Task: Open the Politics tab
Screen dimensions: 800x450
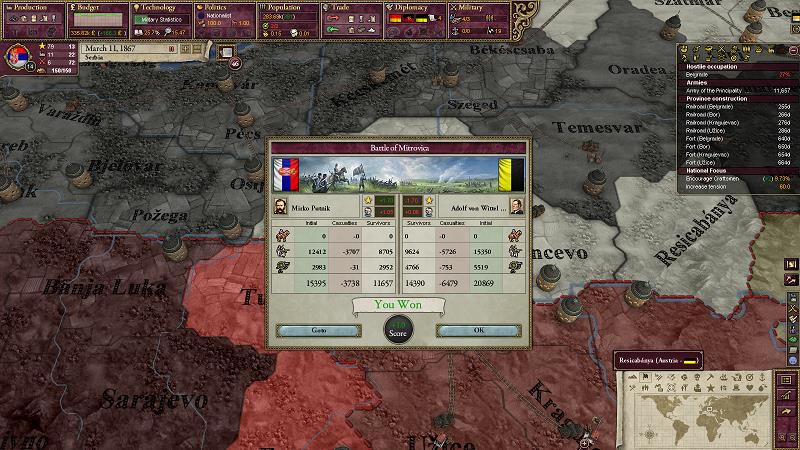Action: coord(221,7)
